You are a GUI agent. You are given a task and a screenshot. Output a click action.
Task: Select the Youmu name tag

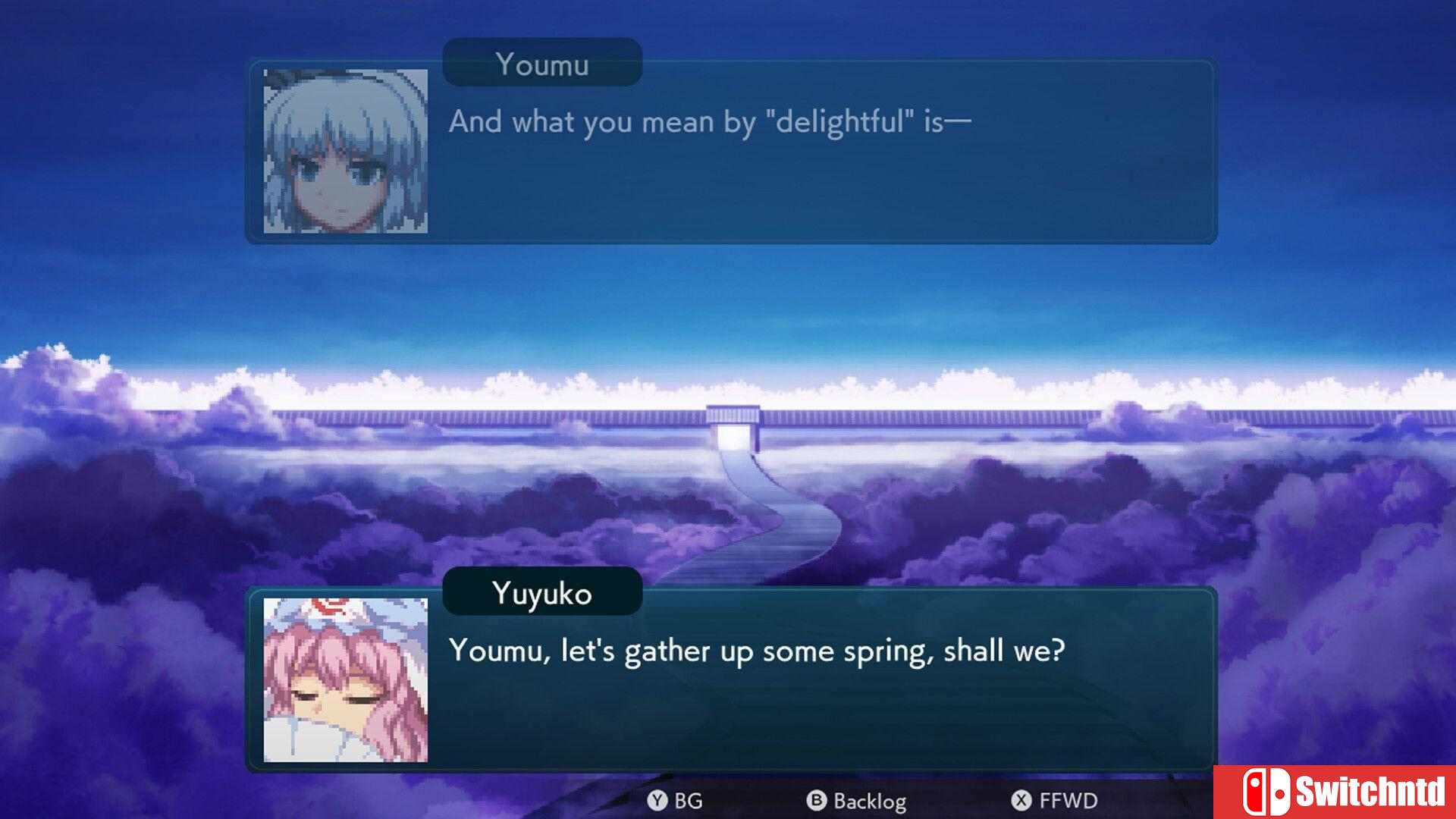541,64
